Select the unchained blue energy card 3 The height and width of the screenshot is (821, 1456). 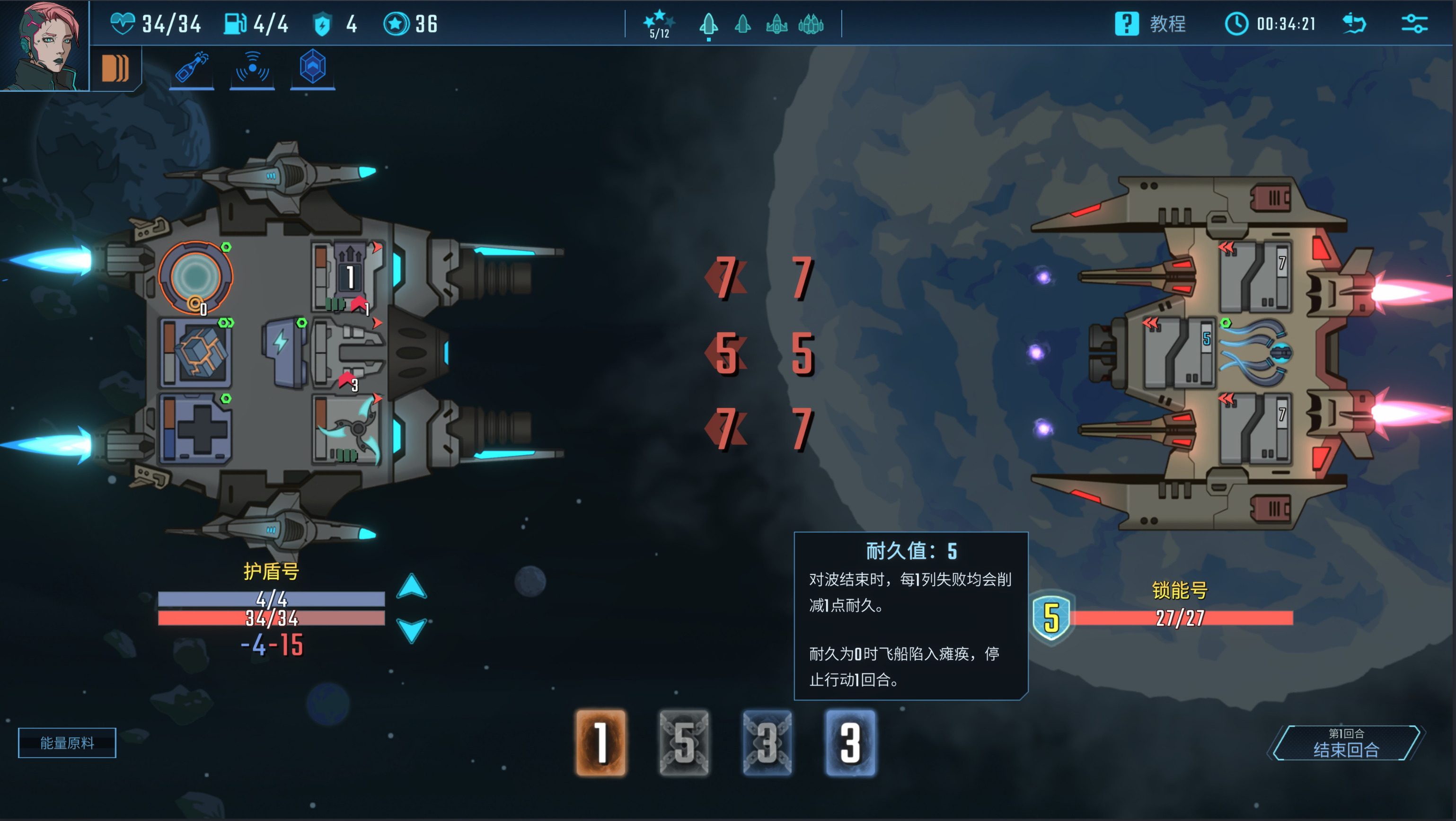pyautogui.click(x=850, y=742)
